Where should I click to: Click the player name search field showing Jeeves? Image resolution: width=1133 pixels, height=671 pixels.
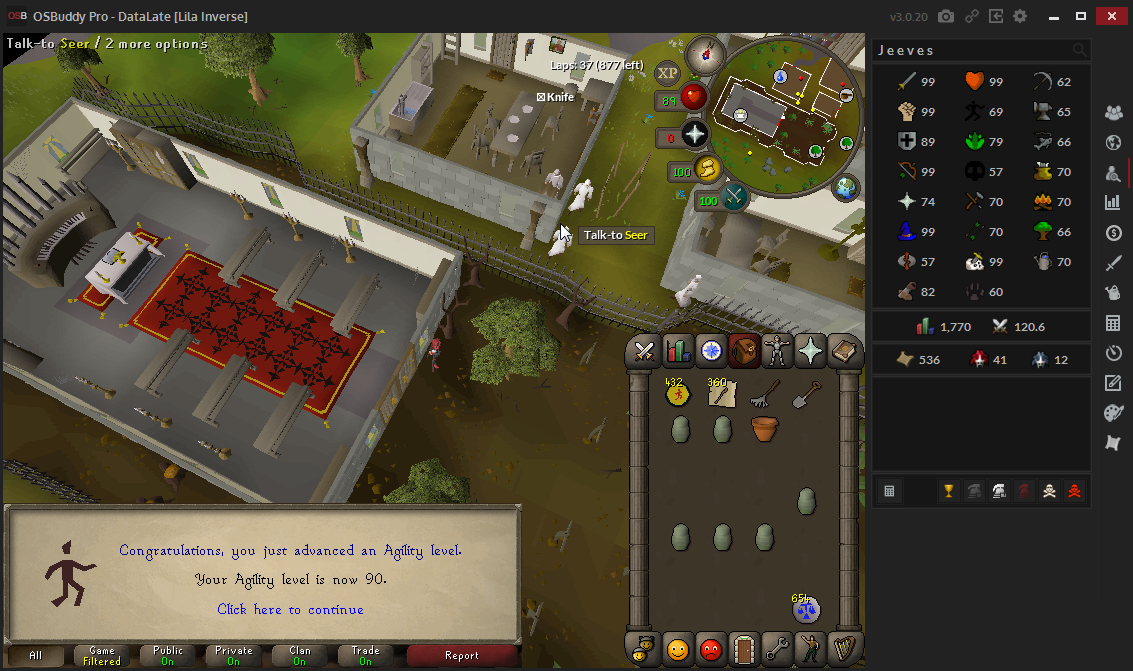pos(970,50)
